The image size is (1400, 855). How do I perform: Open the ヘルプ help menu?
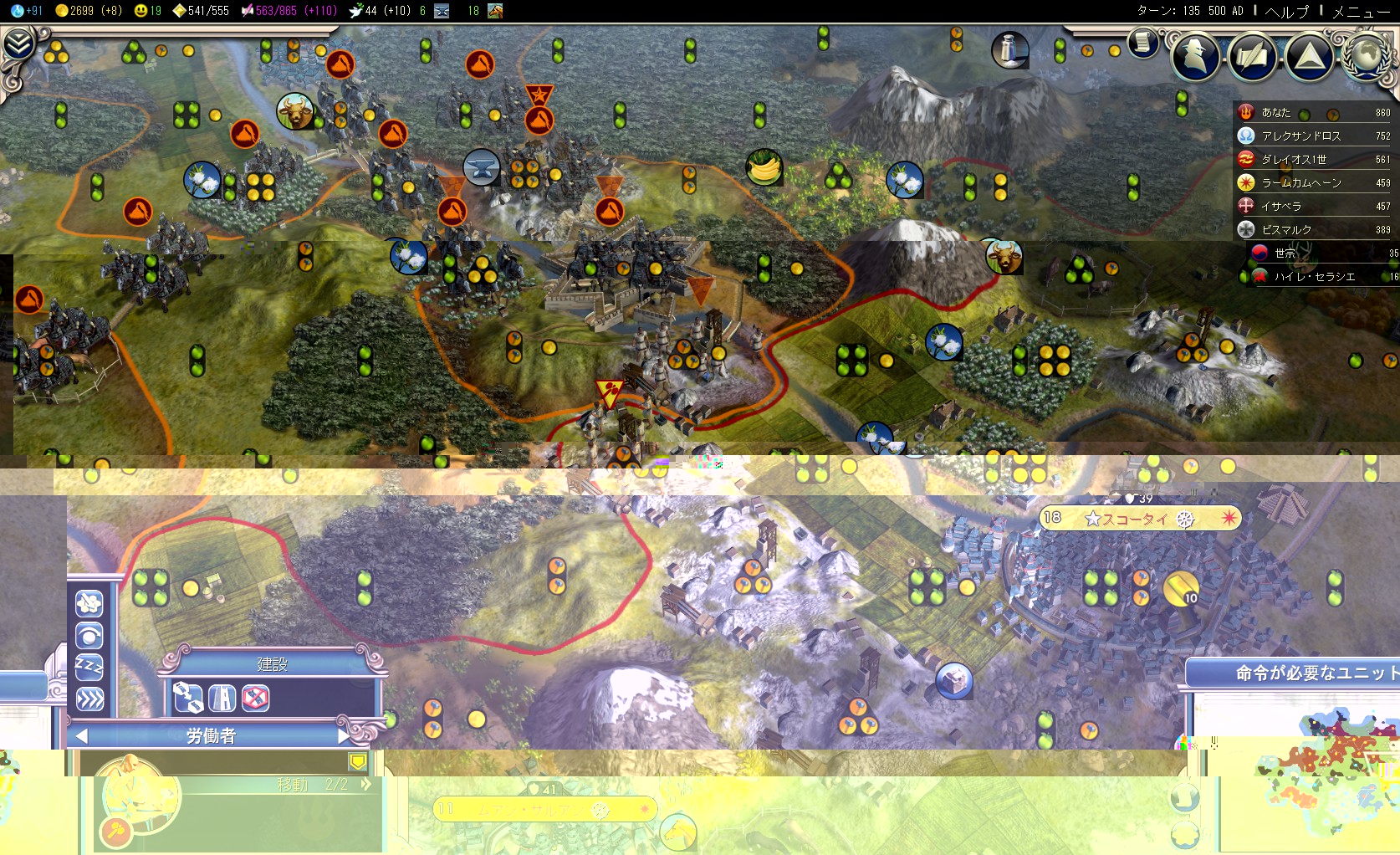[1288, 13]
